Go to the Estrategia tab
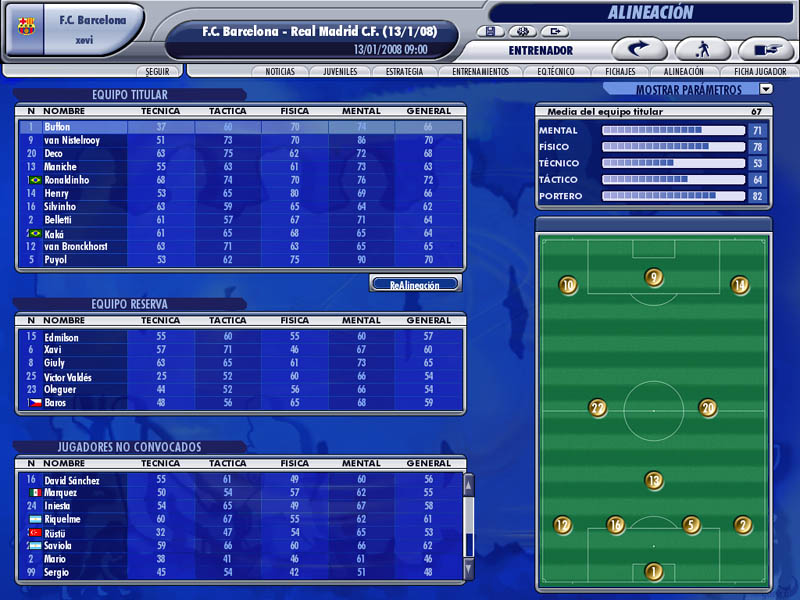This screenshot has width=800, height=600. [x=405, y=72]
